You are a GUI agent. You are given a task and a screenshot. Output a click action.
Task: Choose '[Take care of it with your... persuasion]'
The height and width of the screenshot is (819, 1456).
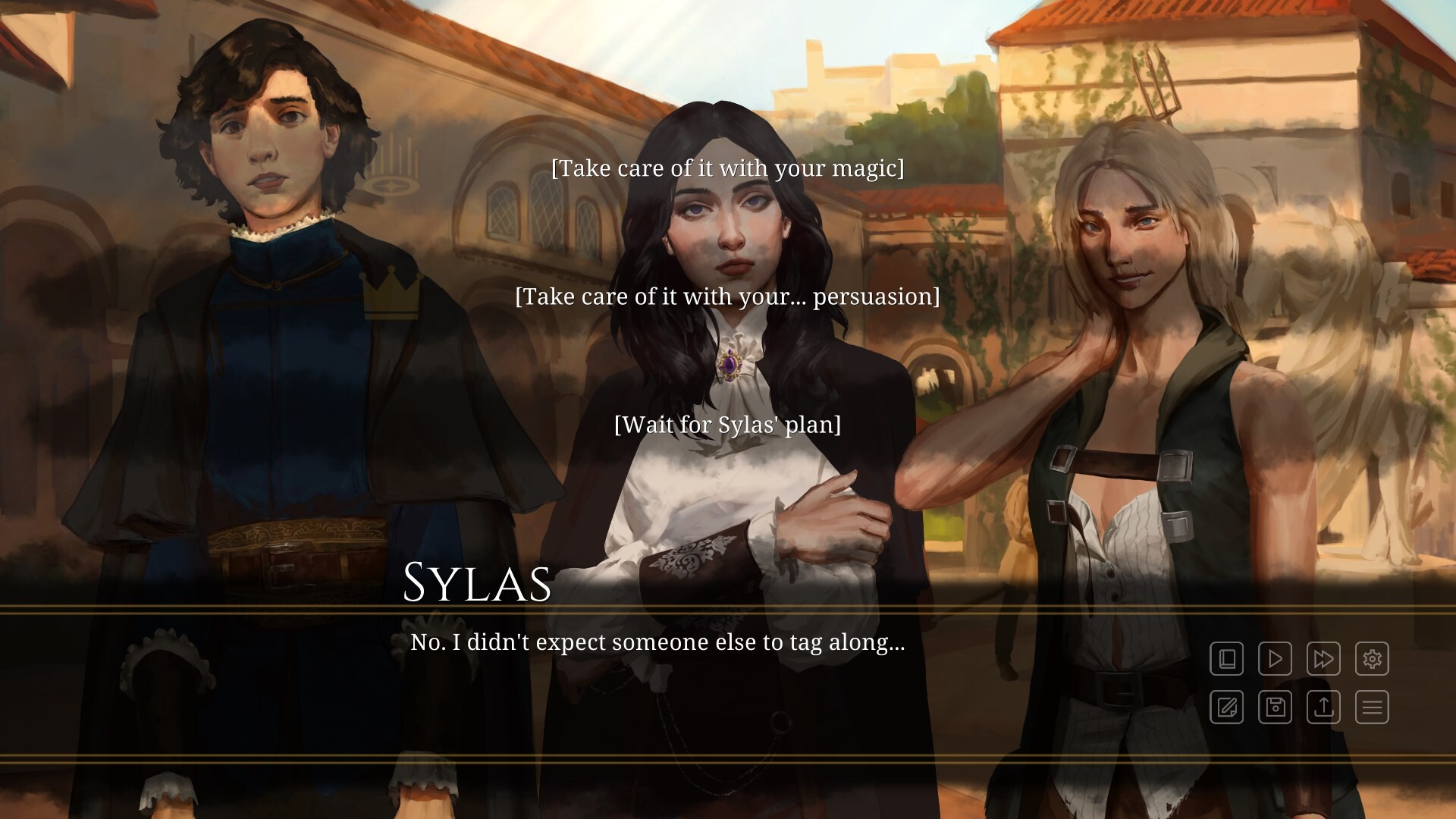727,297
